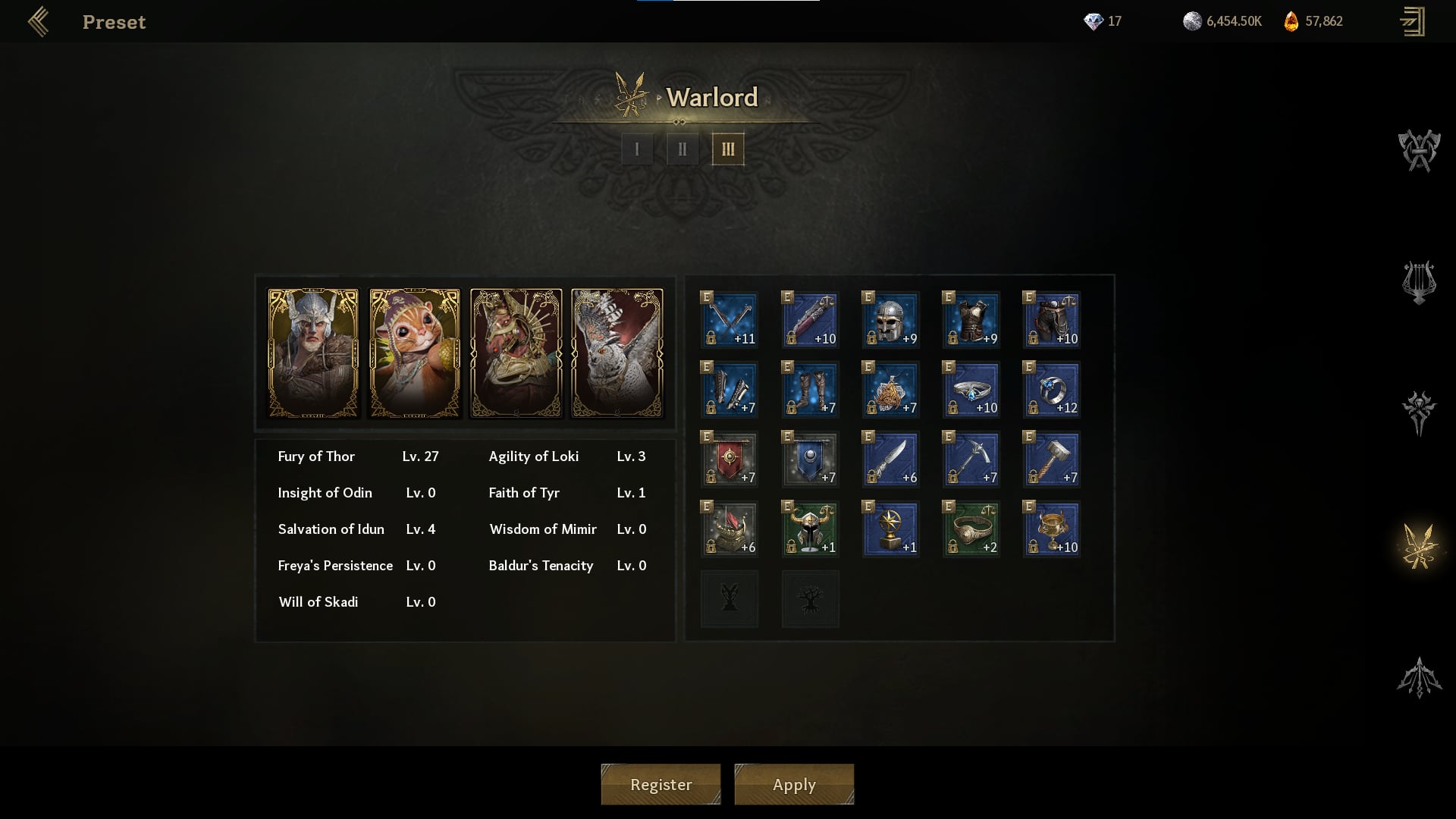Go back using the arrow button

pos(38,22)
